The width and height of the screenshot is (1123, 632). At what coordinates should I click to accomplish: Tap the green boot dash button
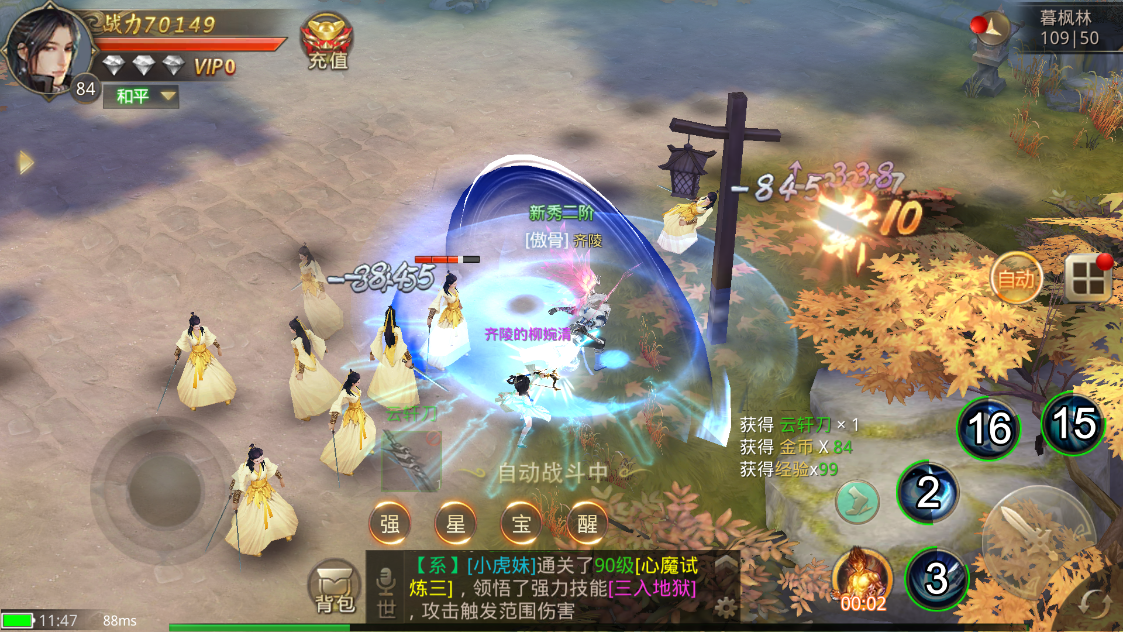pyautogui.click(x=857, y=500)
